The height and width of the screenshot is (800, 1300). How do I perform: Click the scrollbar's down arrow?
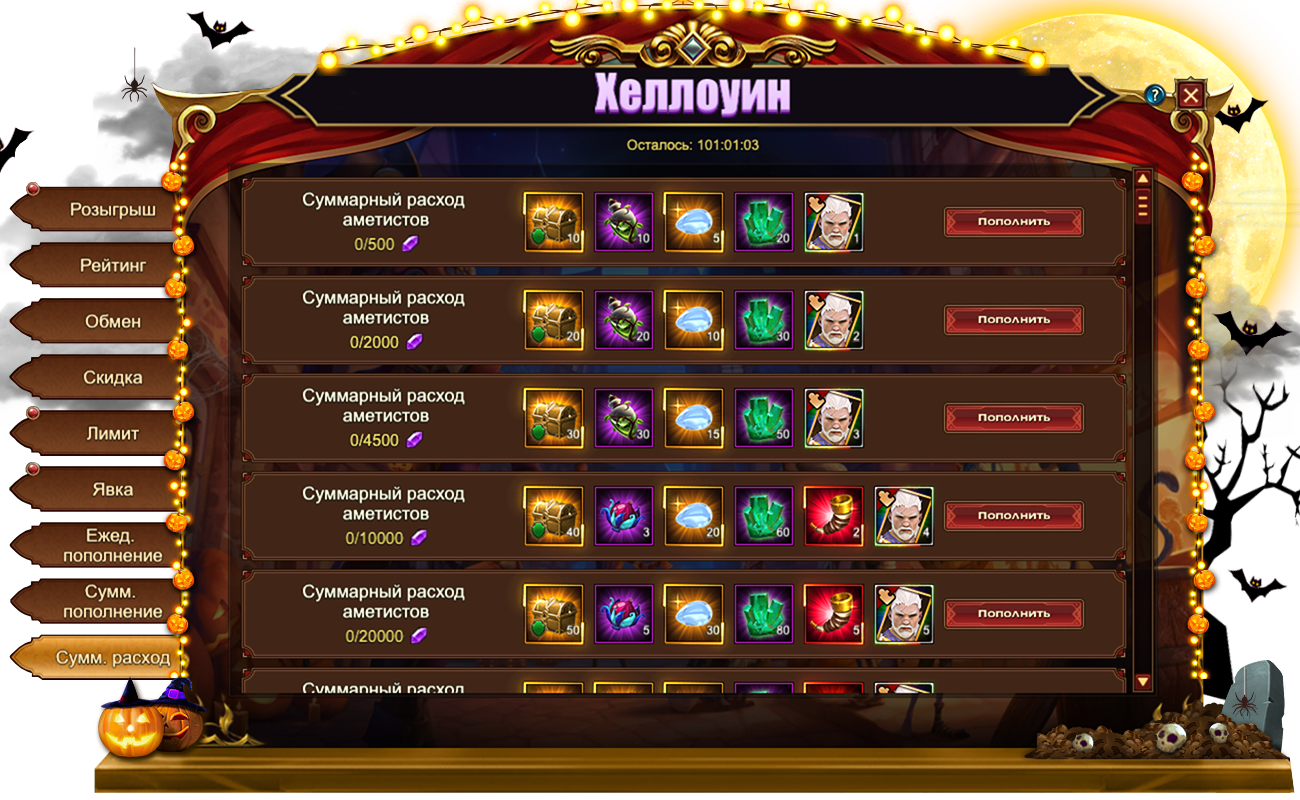point(1143,681)
